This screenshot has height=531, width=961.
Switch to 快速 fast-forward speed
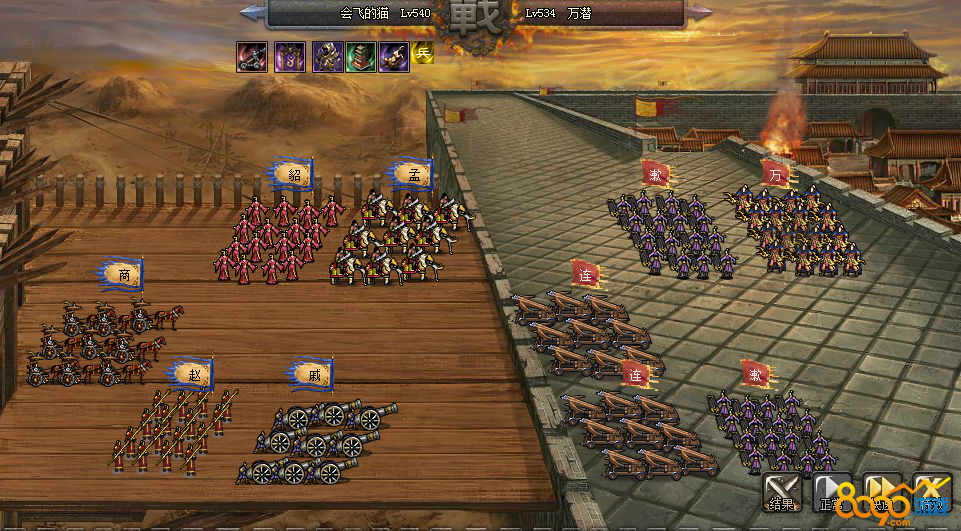882,492
